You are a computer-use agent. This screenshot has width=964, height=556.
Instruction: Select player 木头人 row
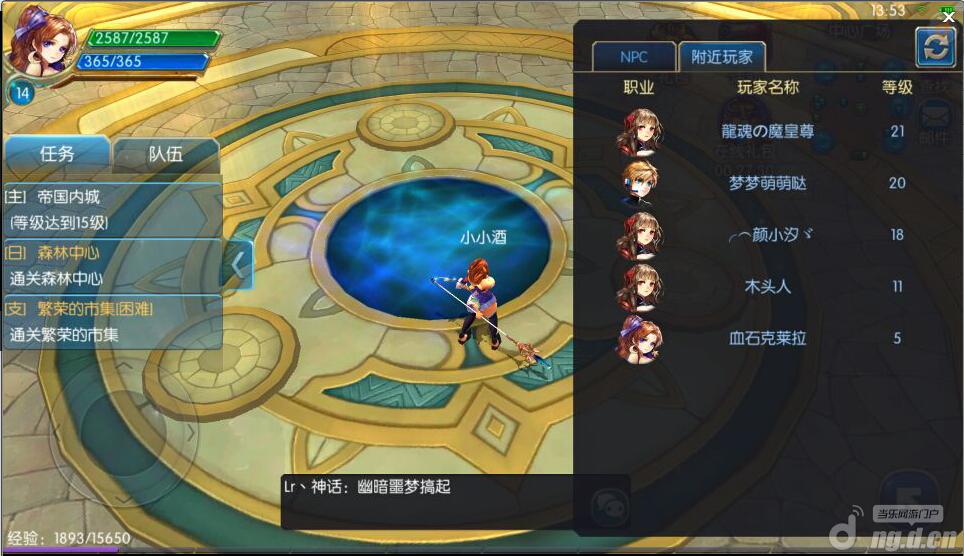[767, 287]
